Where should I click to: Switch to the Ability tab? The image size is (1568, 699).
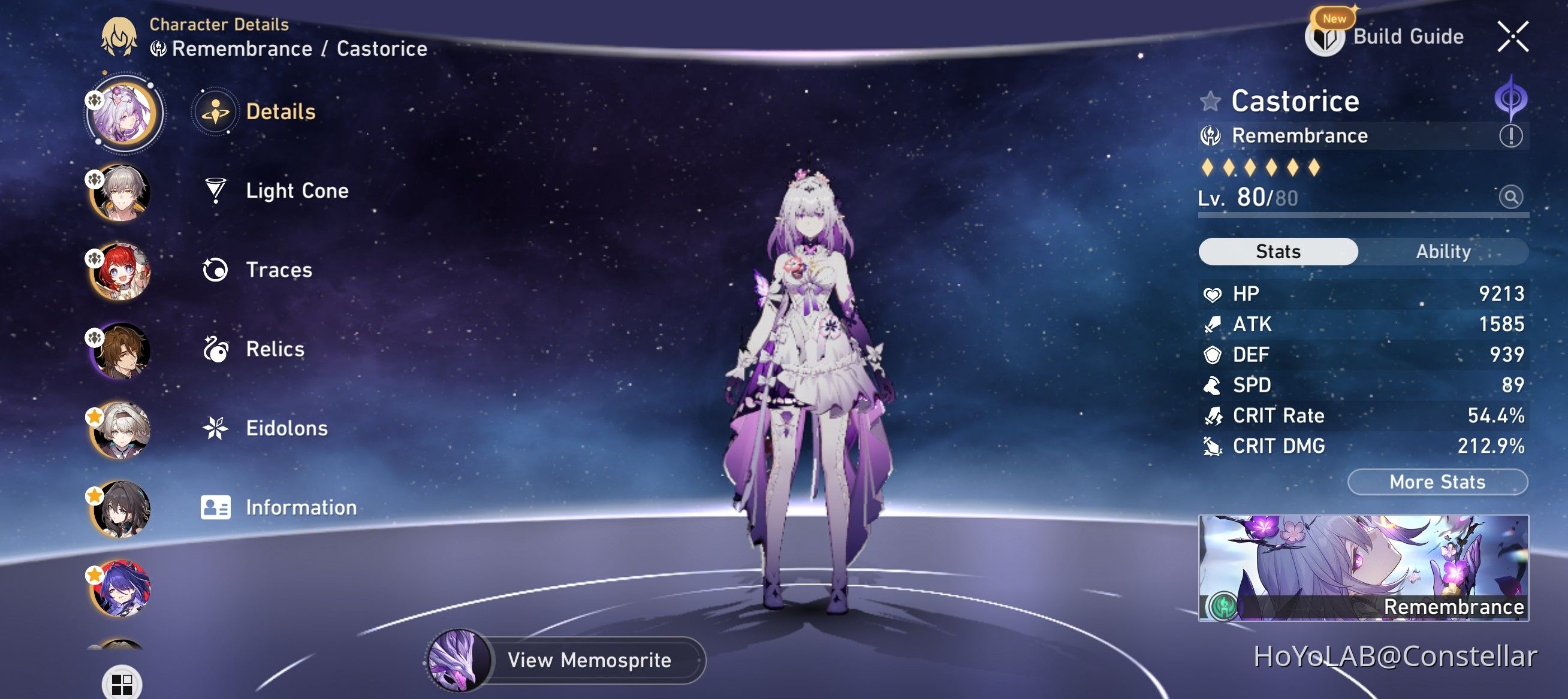coord(1443,251)
